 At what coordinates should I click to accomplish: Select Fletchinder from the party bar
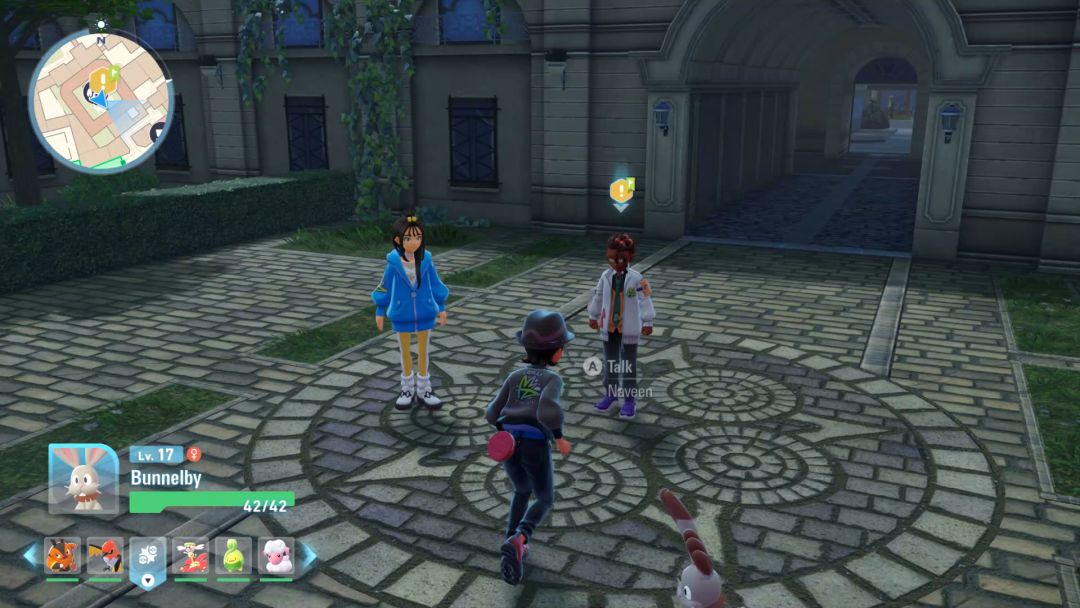105,555
